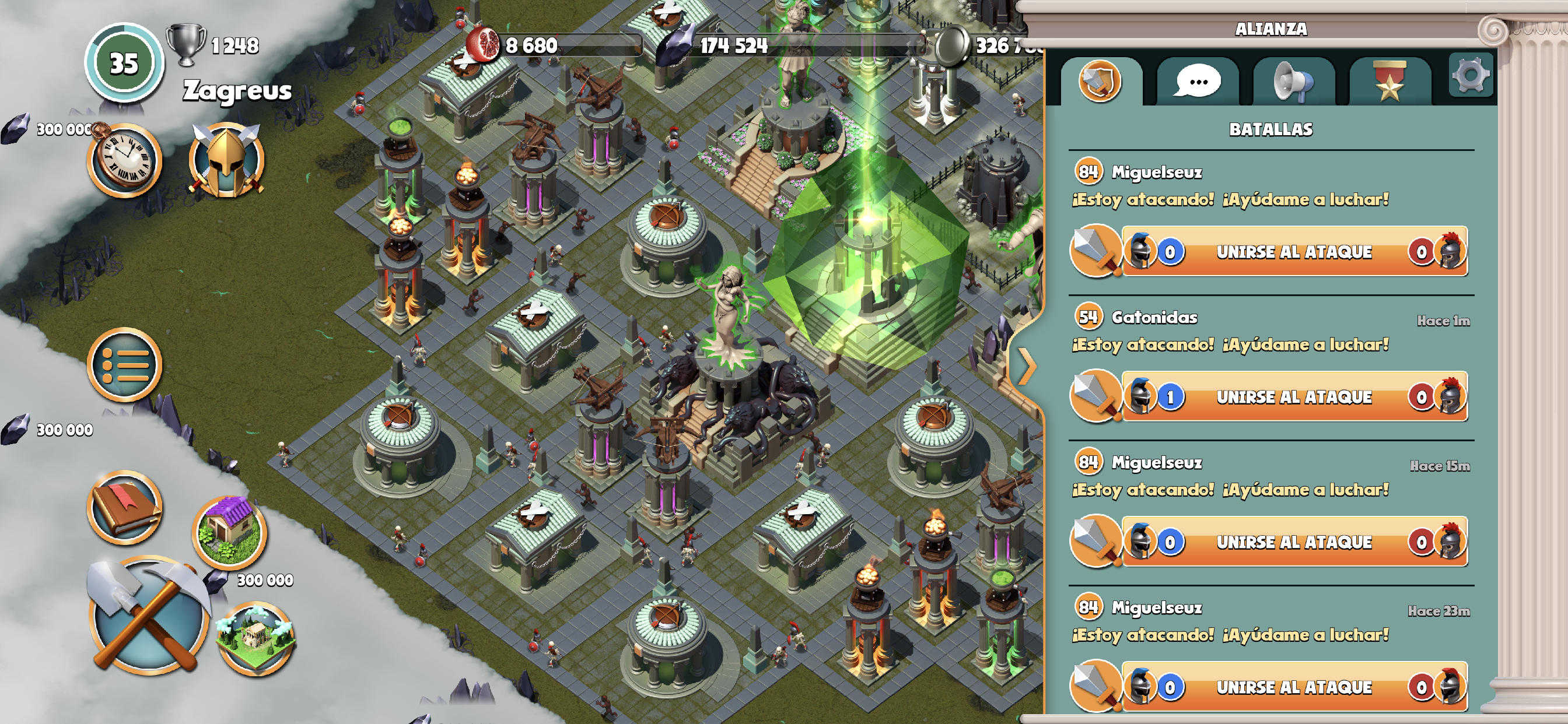Join Miguelseuz's attack from 23 minutes ago
This screenshot has height=724, width=1568.
click(1293, 687)
